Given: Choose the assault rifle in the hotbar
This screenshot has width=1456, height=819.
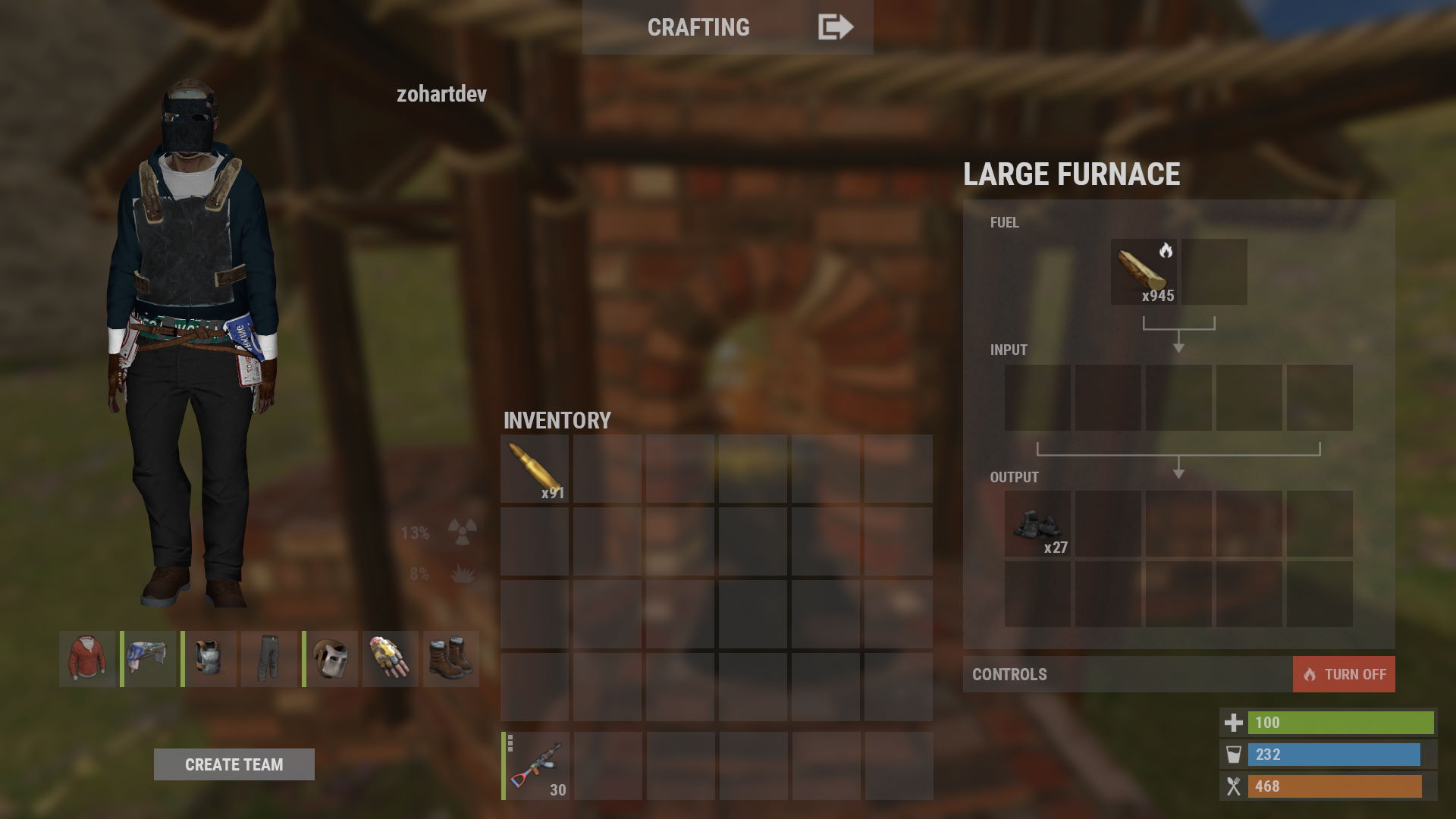Looking at the screenshot, I should pos(536,766).
